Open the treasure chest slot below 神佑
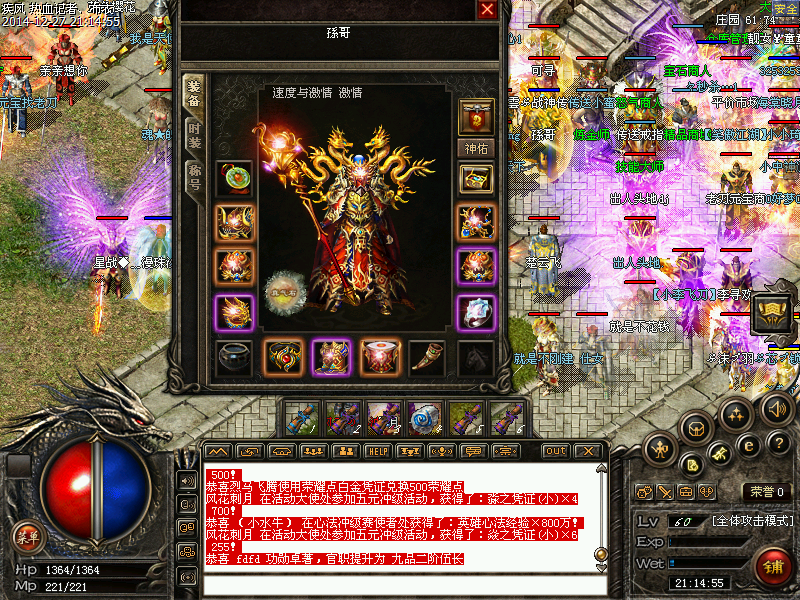Screen dimensions: 800x600 (x=476, y=179)
